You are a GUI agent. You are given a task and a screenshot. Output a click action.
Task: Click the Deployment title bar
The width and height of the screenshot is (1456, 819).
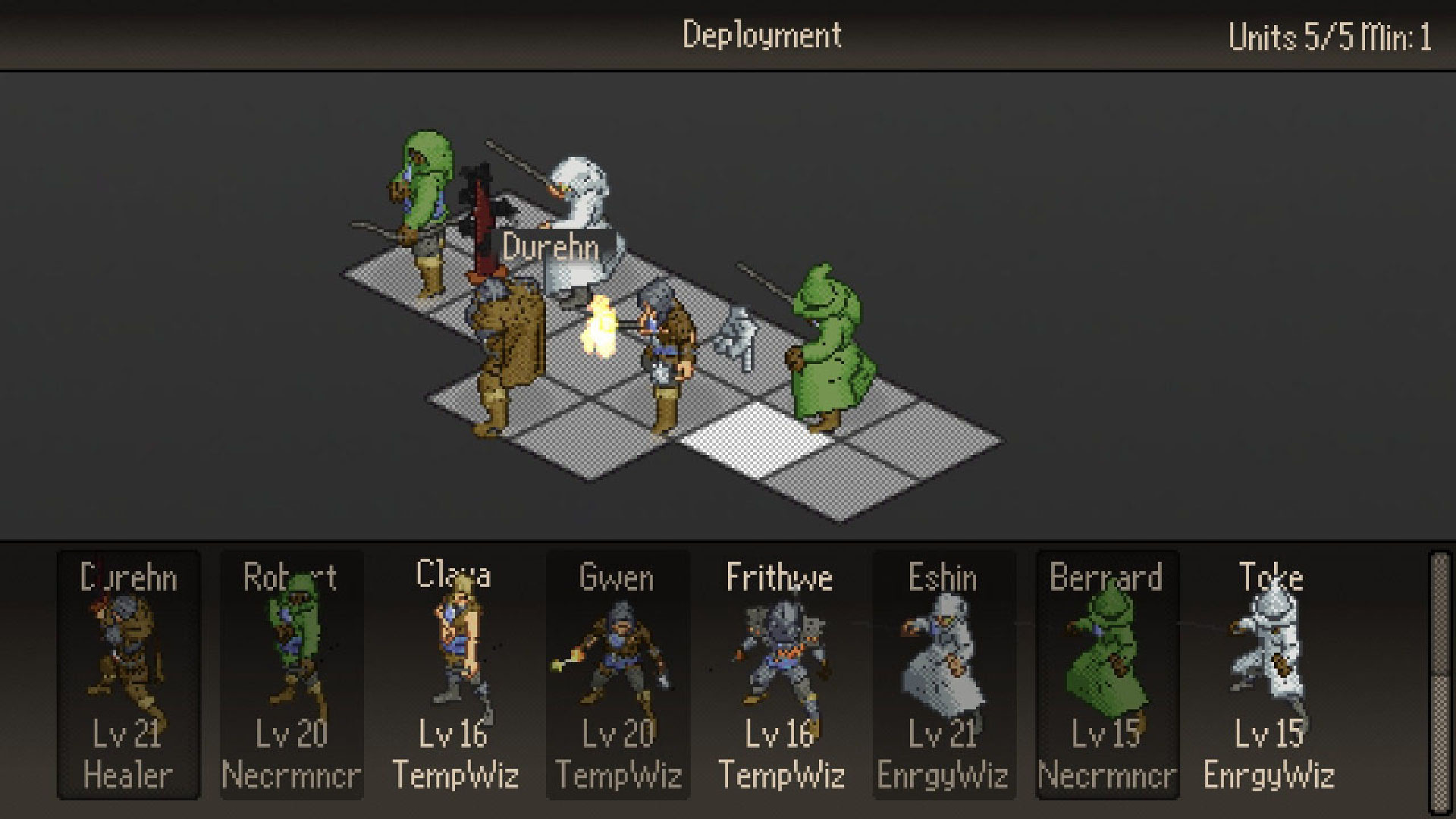tap(762, 32)
